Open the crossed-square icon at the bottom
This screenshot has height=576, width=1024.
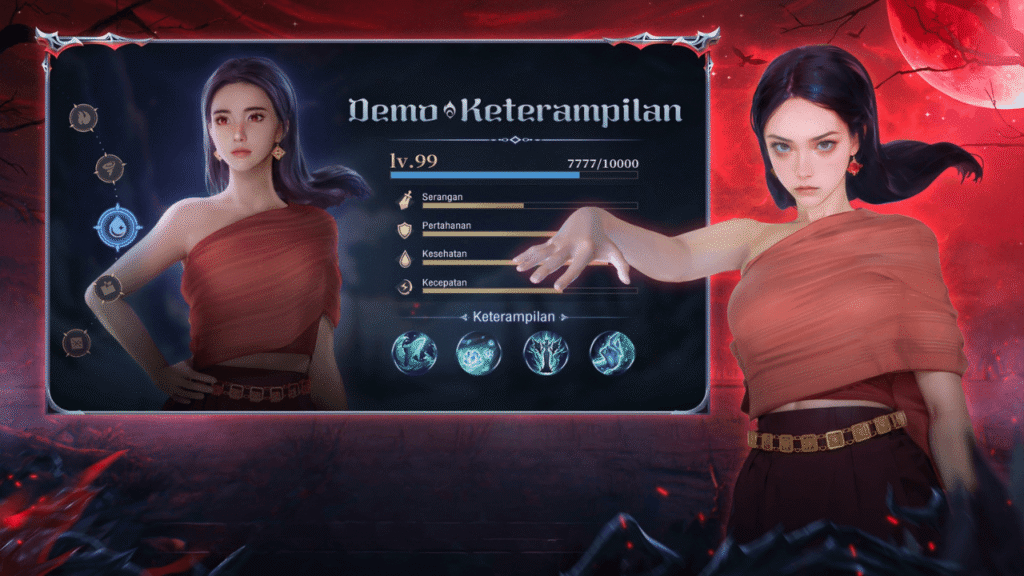coord(76,342)
